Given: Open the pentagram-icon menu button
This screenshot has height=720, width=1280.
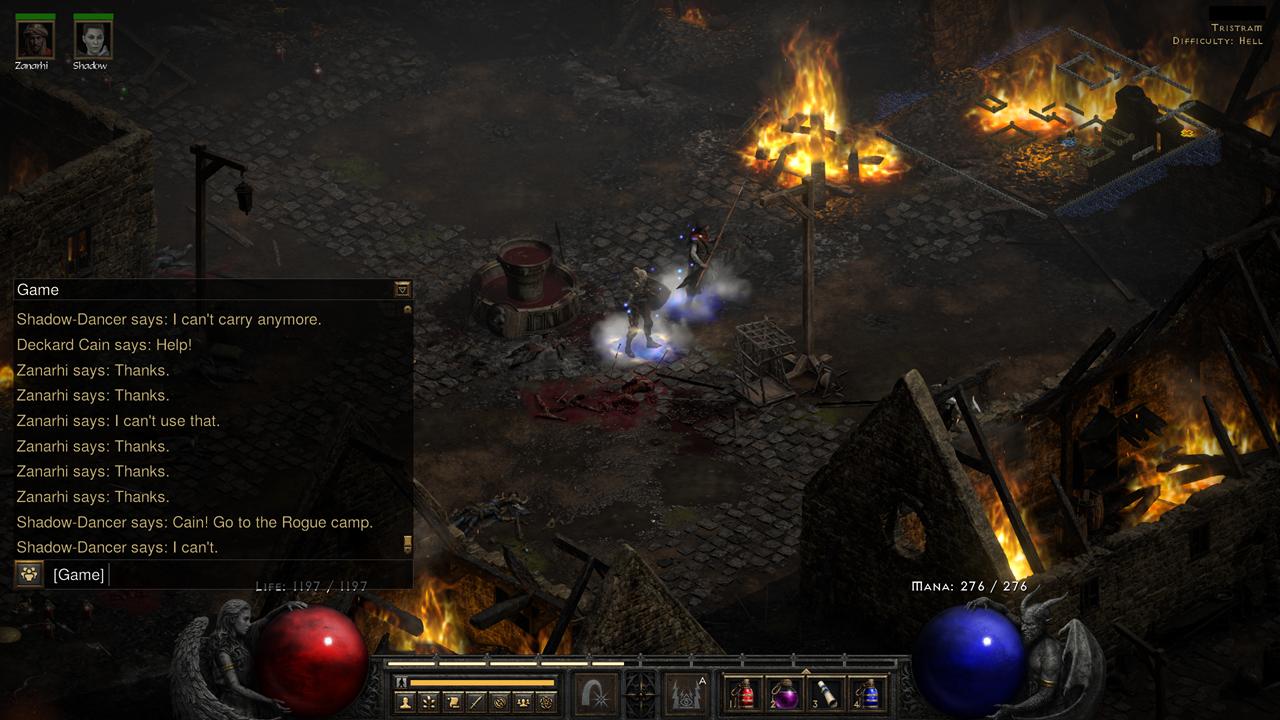Looking at the screenshot, I should coord(545,702).
